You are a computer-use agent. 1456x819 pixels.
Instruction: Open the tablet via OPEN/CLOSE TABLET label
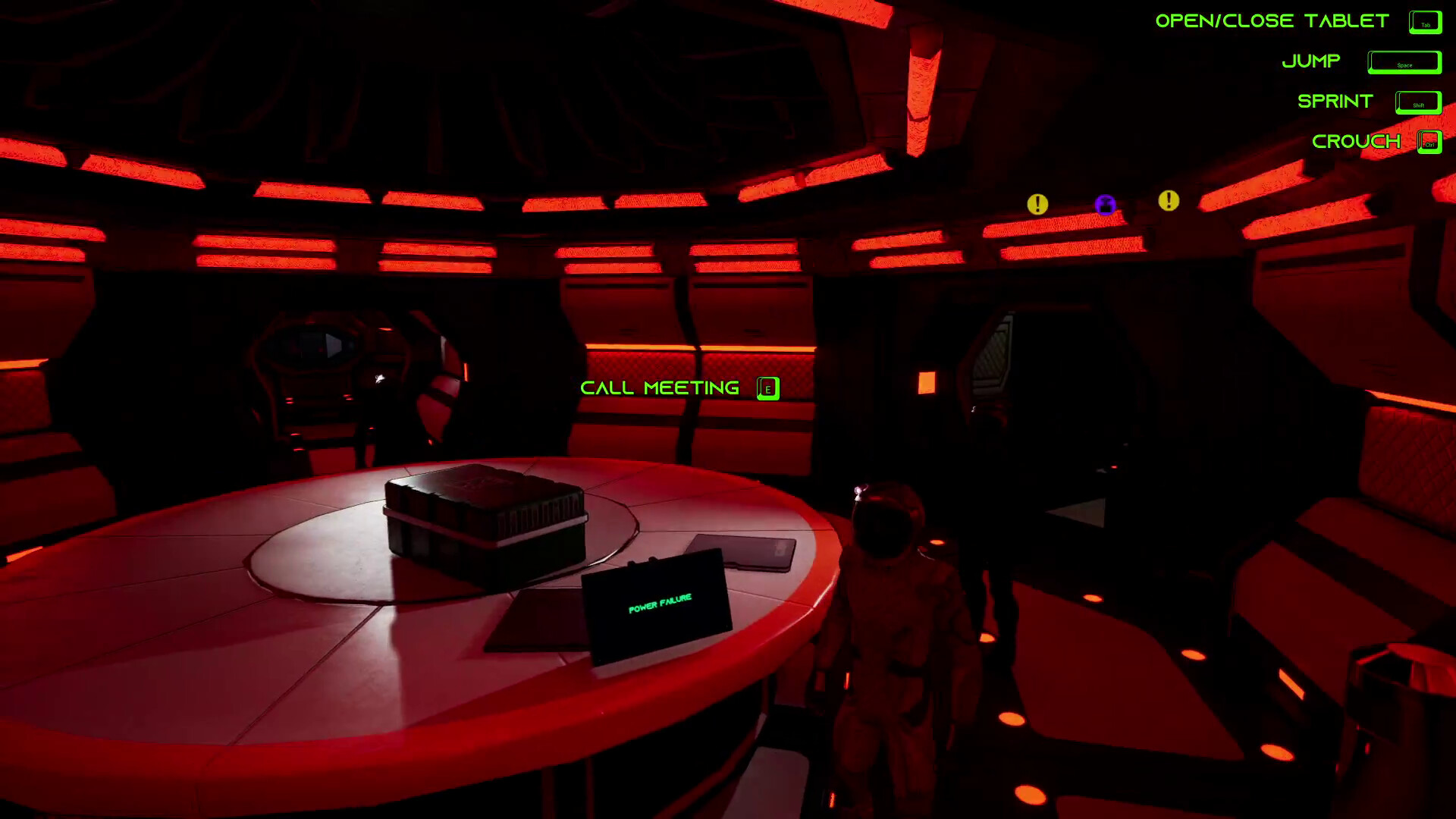click(x=1270, y=20)
